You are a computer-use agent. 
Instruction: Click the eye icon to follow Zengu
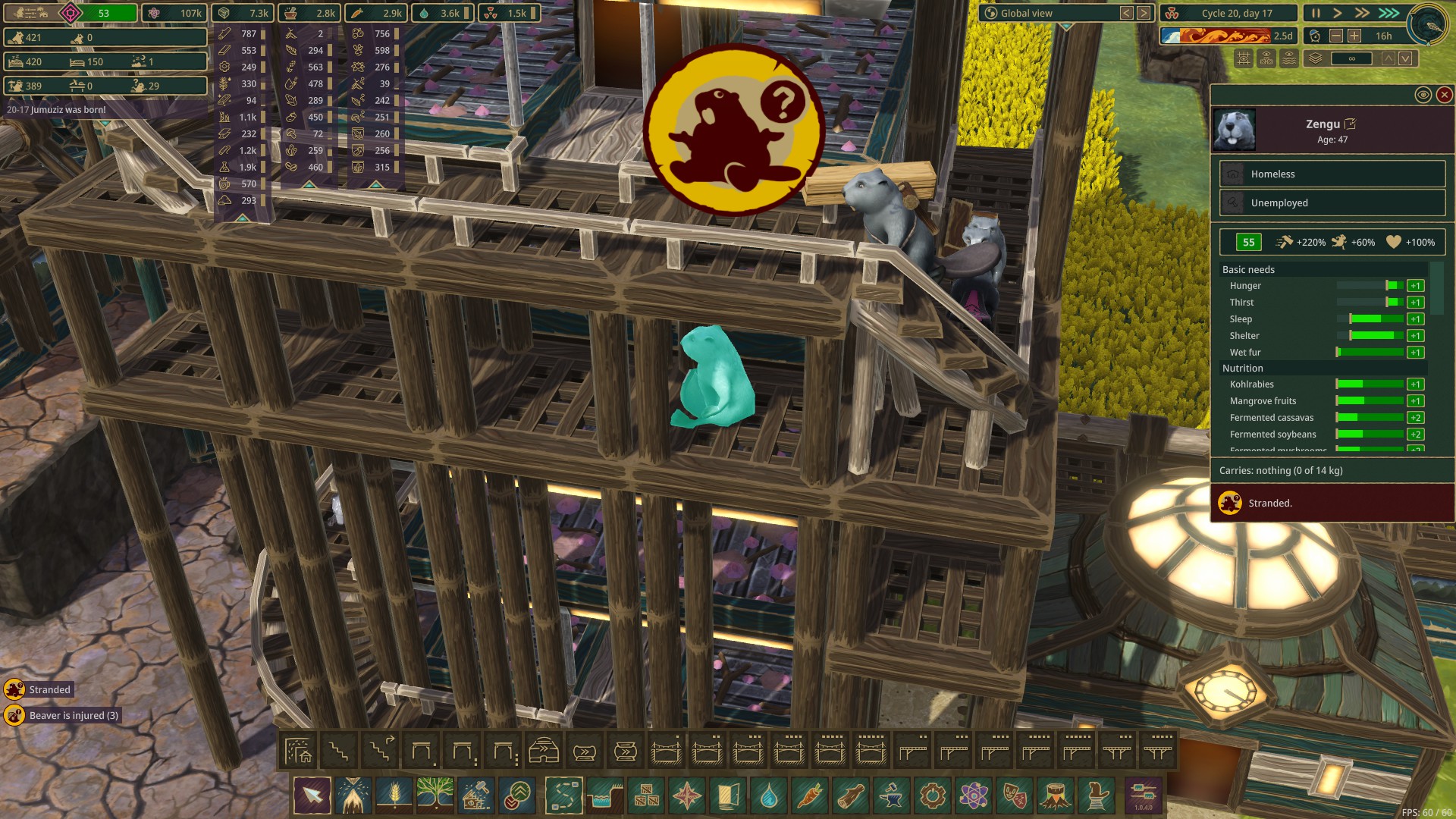point(1423,95)
